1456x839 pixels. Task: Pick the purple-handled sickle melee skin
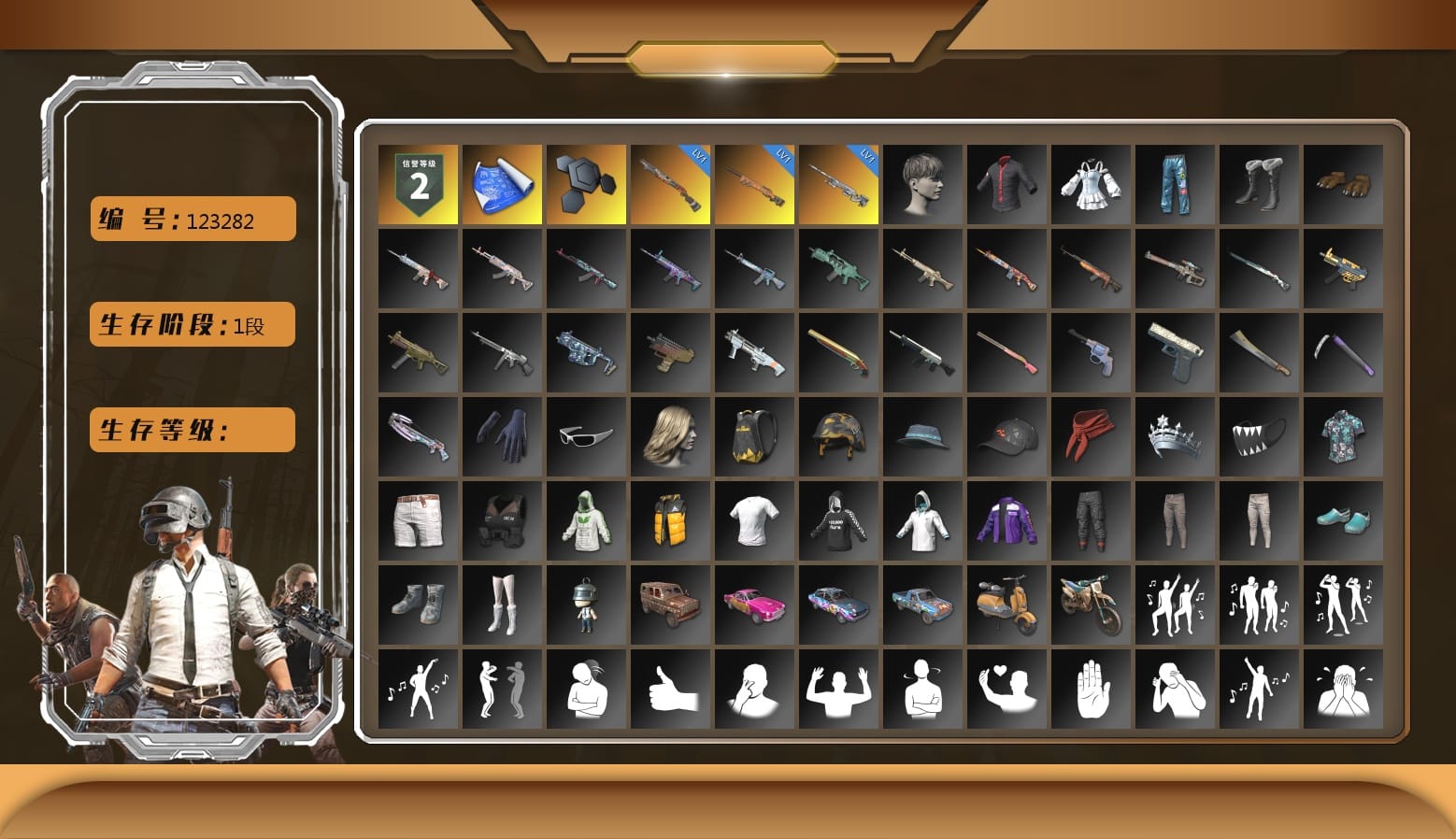click(x=1343, y=352)
